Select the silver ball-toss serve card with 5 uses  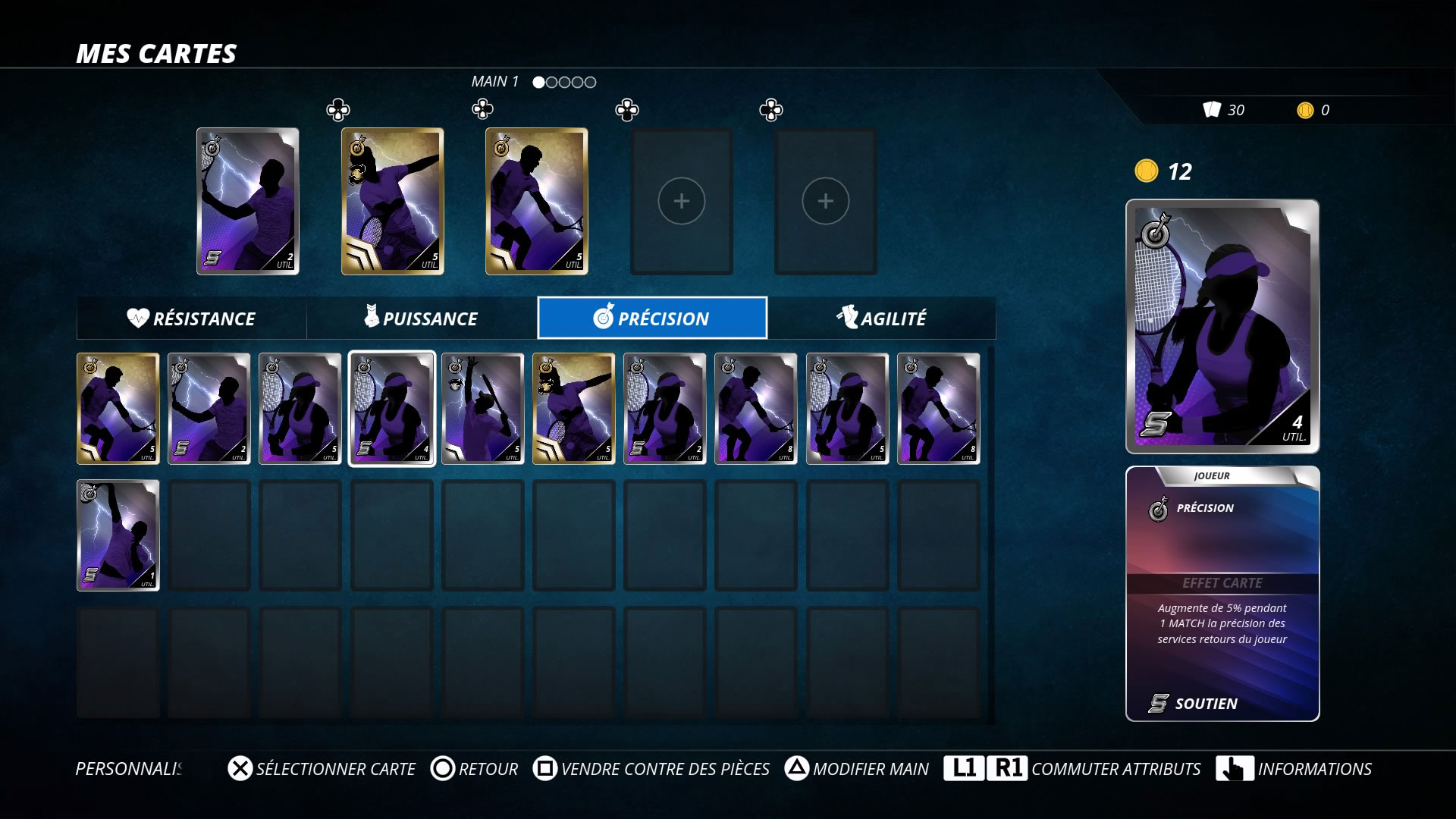coord(482,409)
